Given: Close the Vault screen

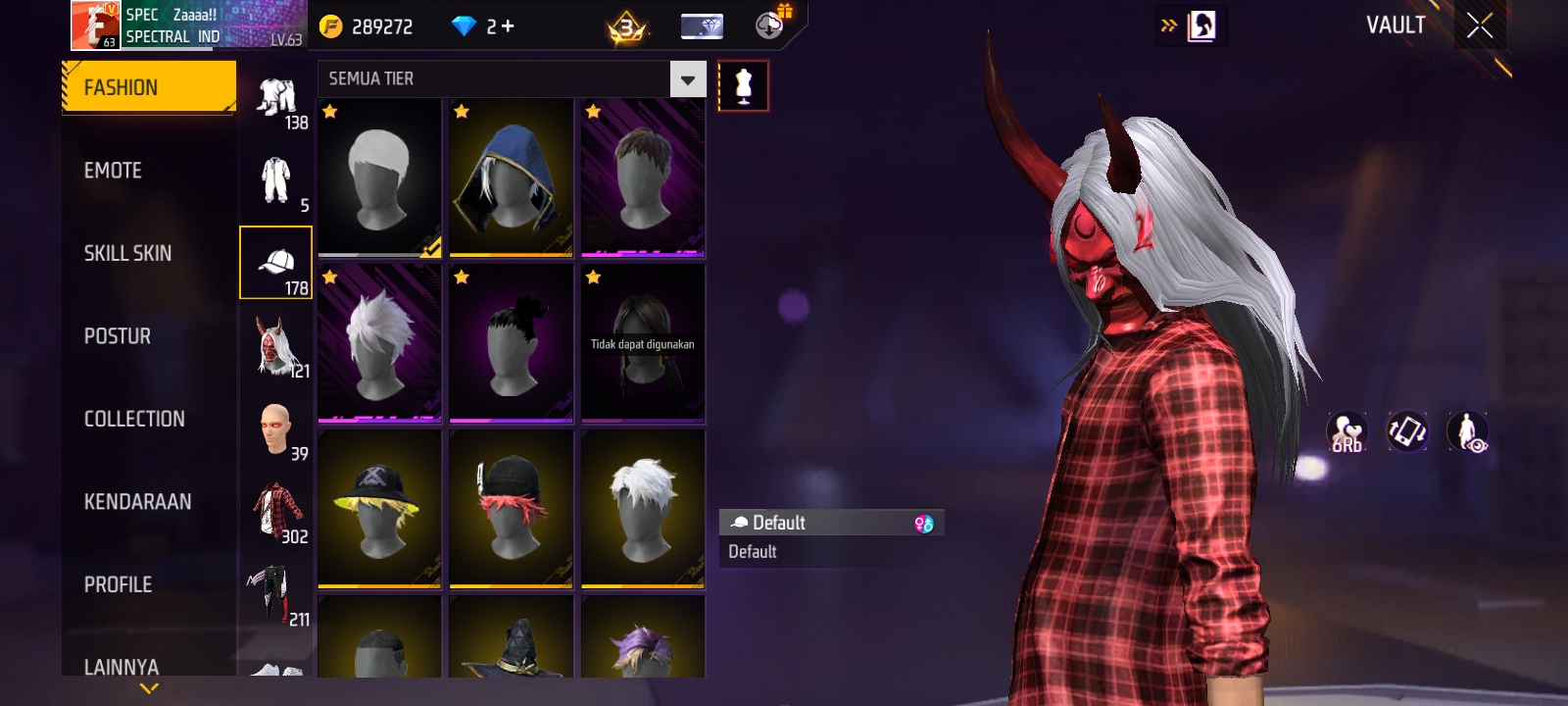Looking at the screenshot, I should tap(1480, 25).
